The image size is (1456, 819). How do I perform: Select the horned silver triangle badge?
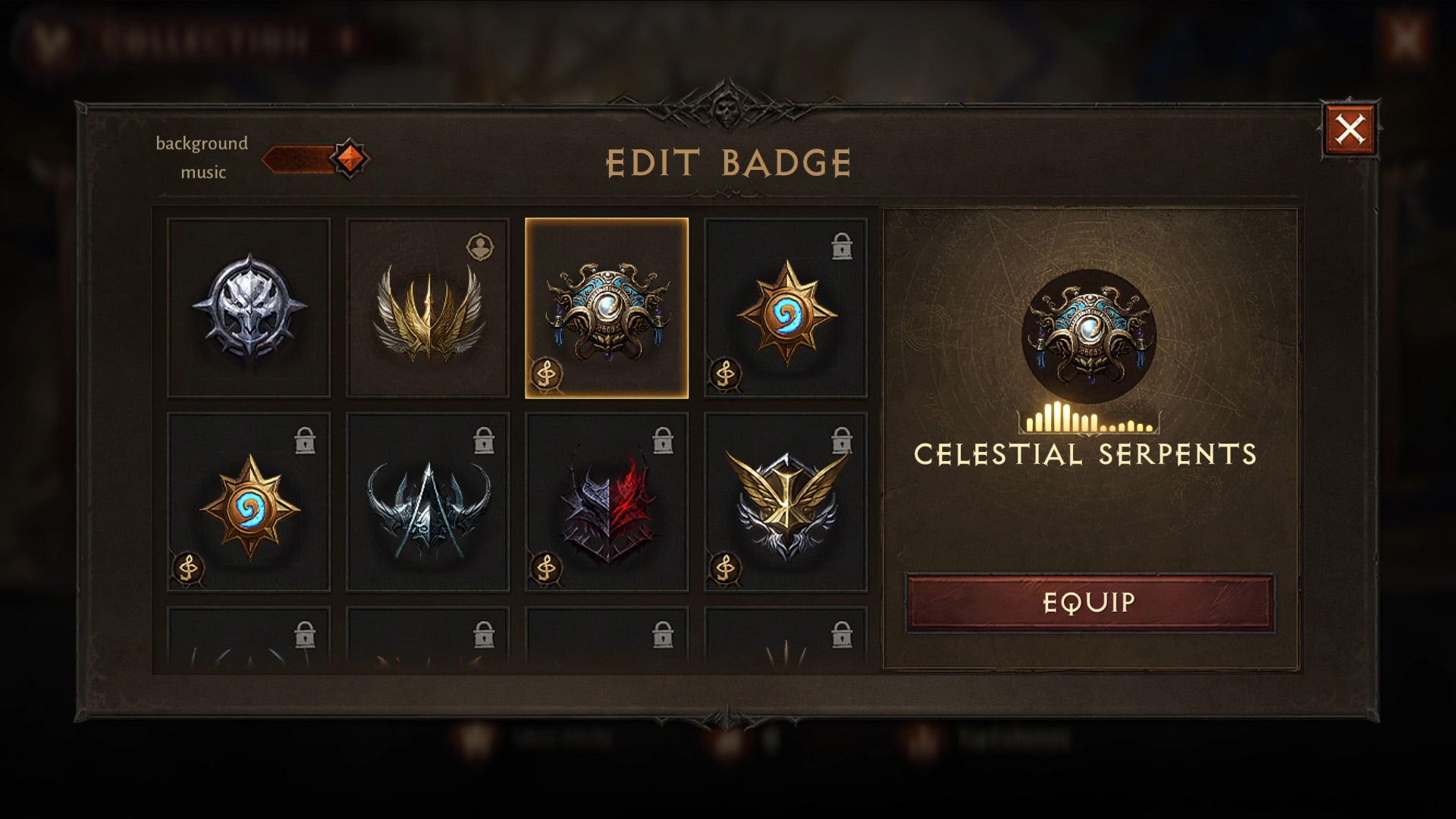click(428, 502)
